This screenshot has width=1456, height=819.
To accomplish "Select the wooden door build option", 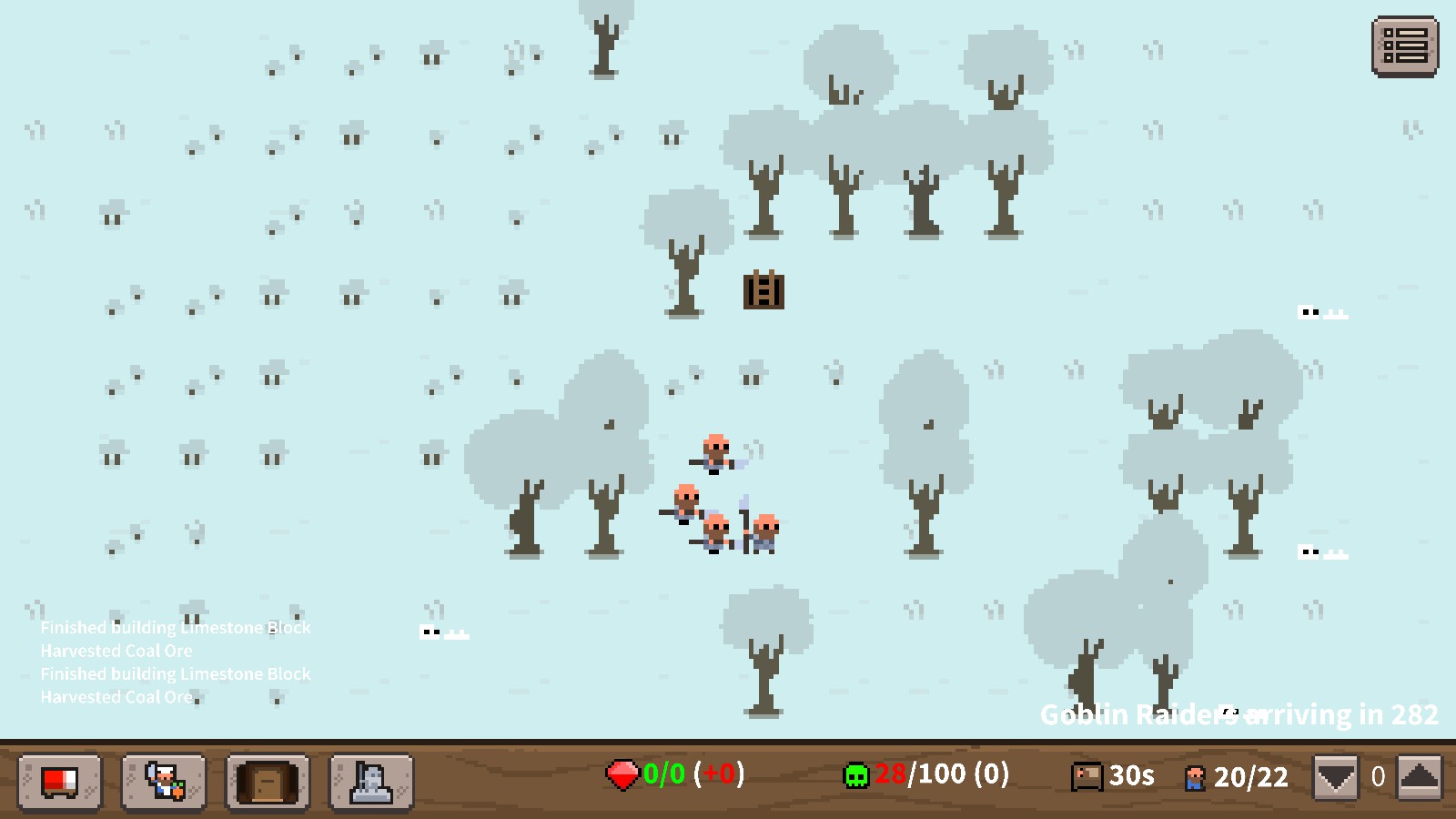I will point(267,781).
